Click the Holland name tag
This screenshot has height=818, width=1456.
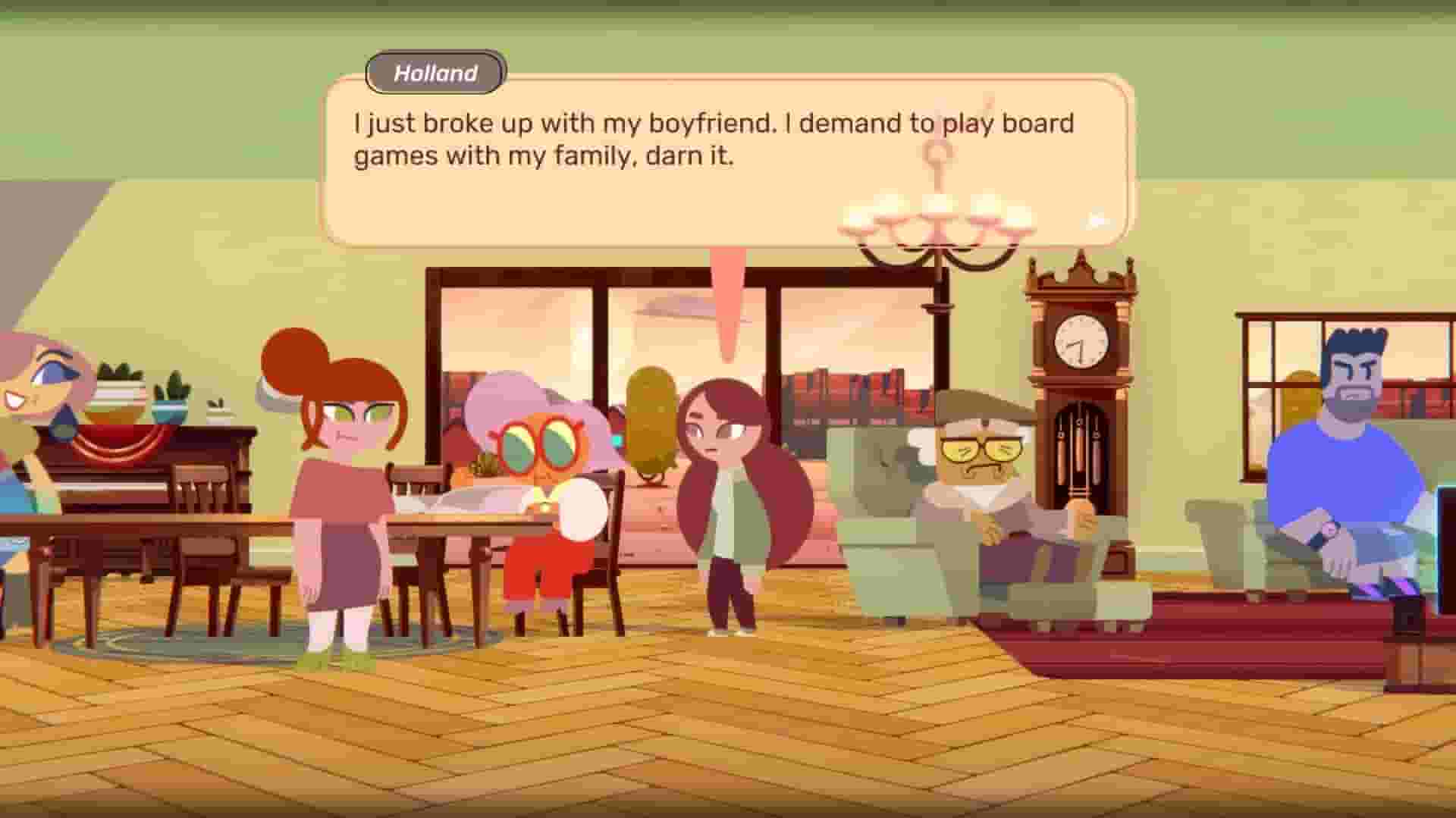[x=435, y=73]
